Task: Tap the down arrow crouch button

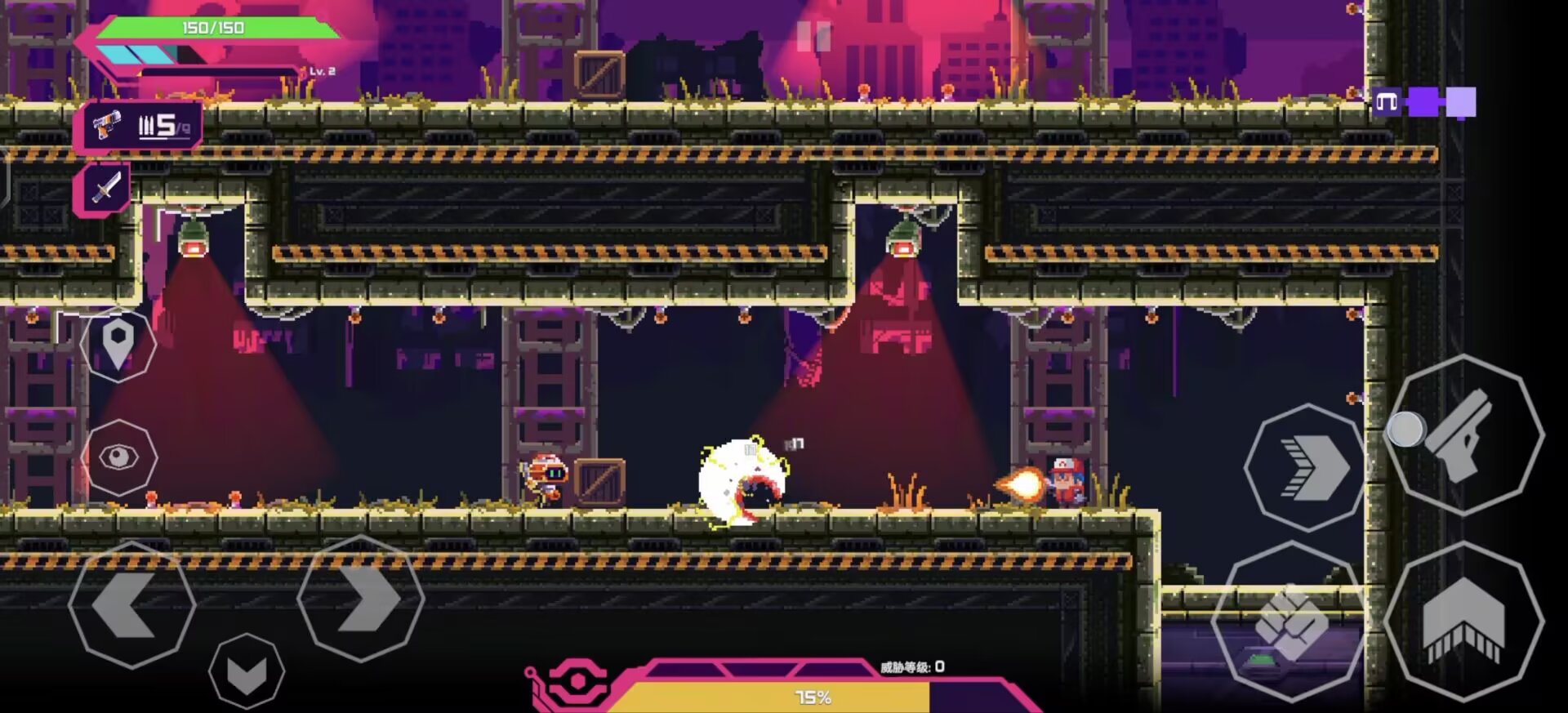Action: pos(246,671)
